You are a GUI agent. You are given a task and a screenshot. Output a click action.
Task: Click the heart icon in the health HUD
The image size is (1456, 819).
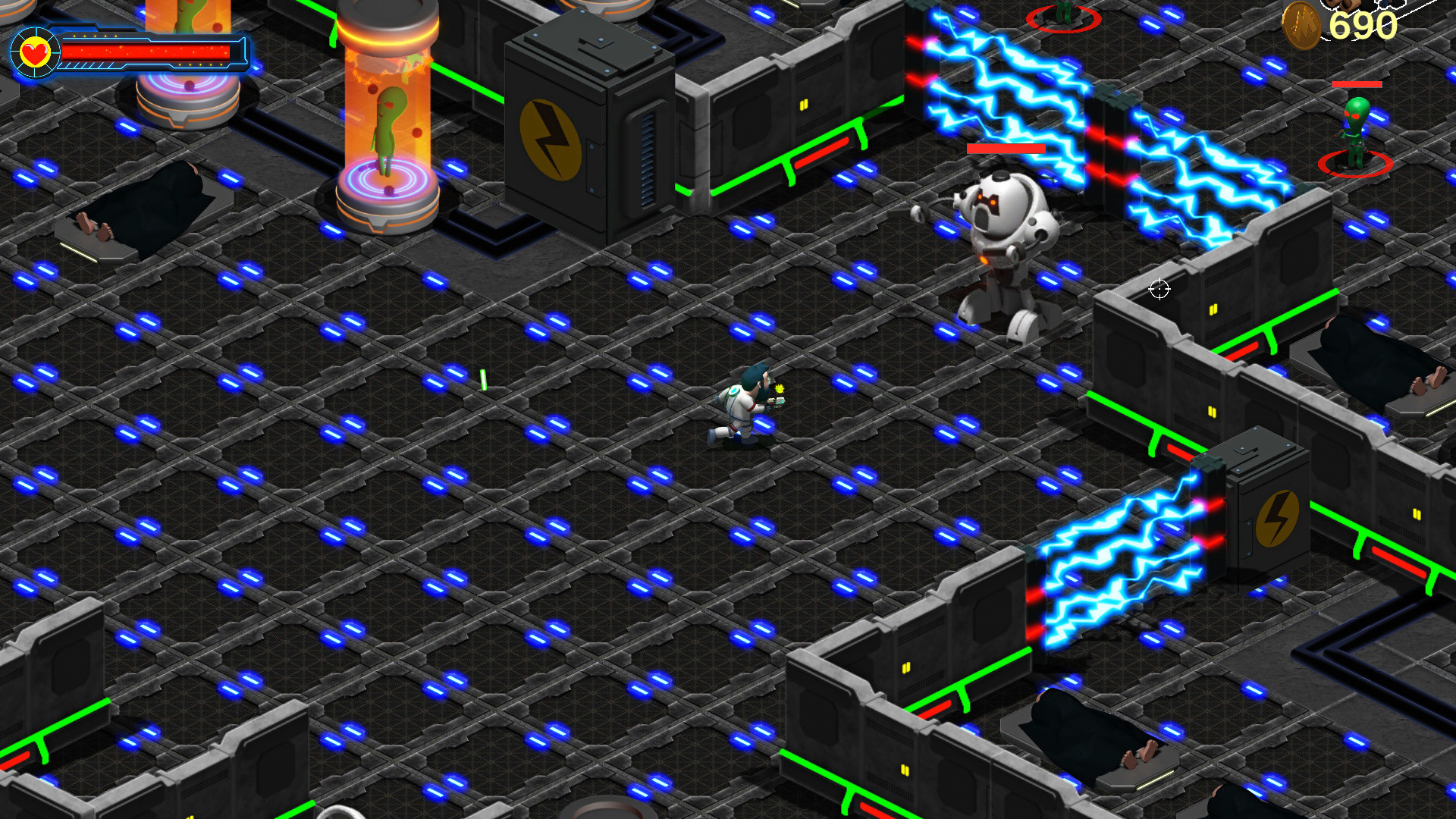click(36, 53)
